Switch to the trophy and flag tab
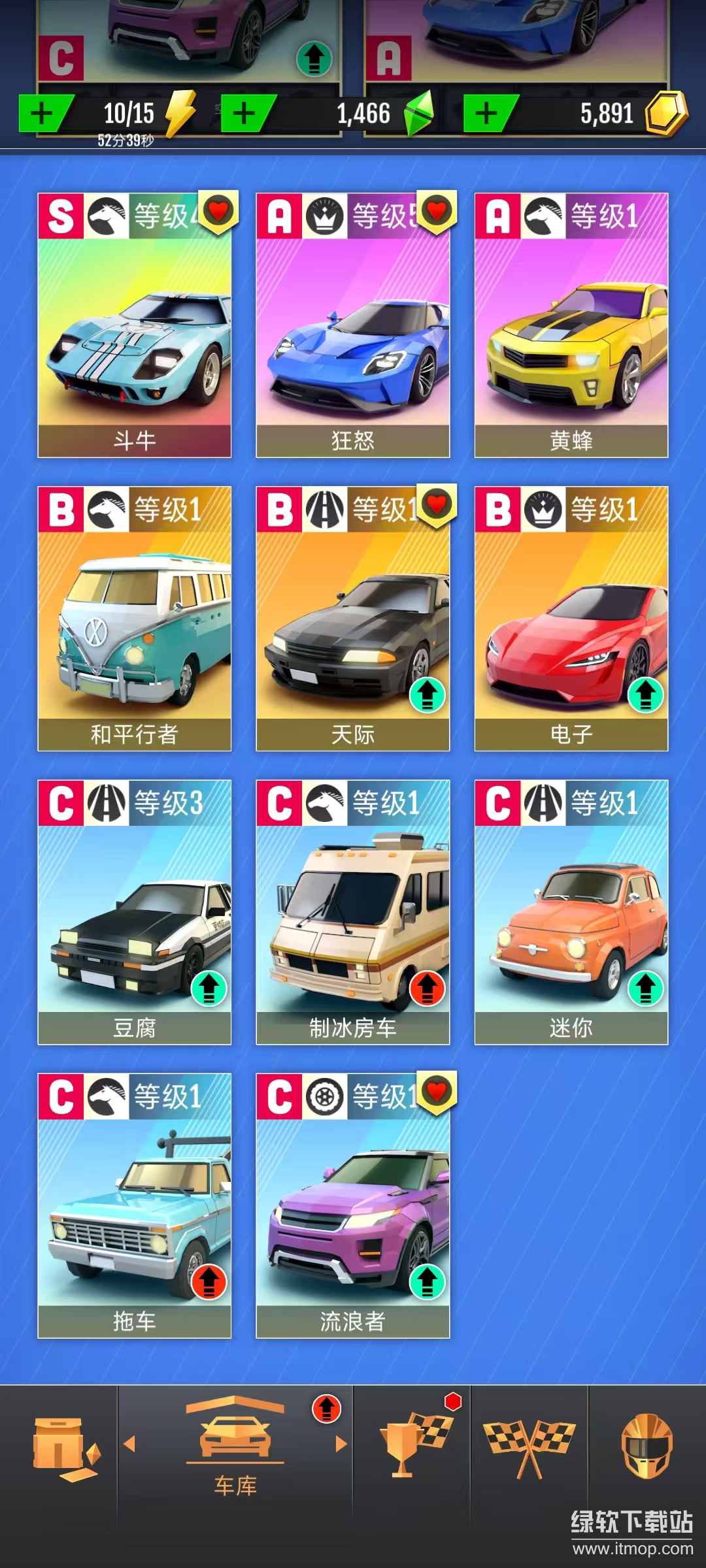This screenshot has height=1568, width=706. tap(413, 1445)
